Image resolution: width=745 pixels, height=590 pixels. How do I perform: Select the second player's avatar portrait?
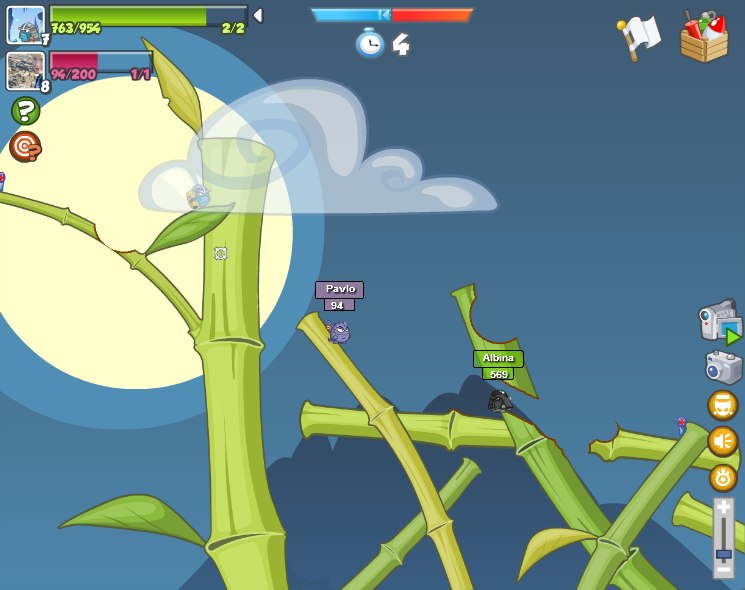pos(25,71)
